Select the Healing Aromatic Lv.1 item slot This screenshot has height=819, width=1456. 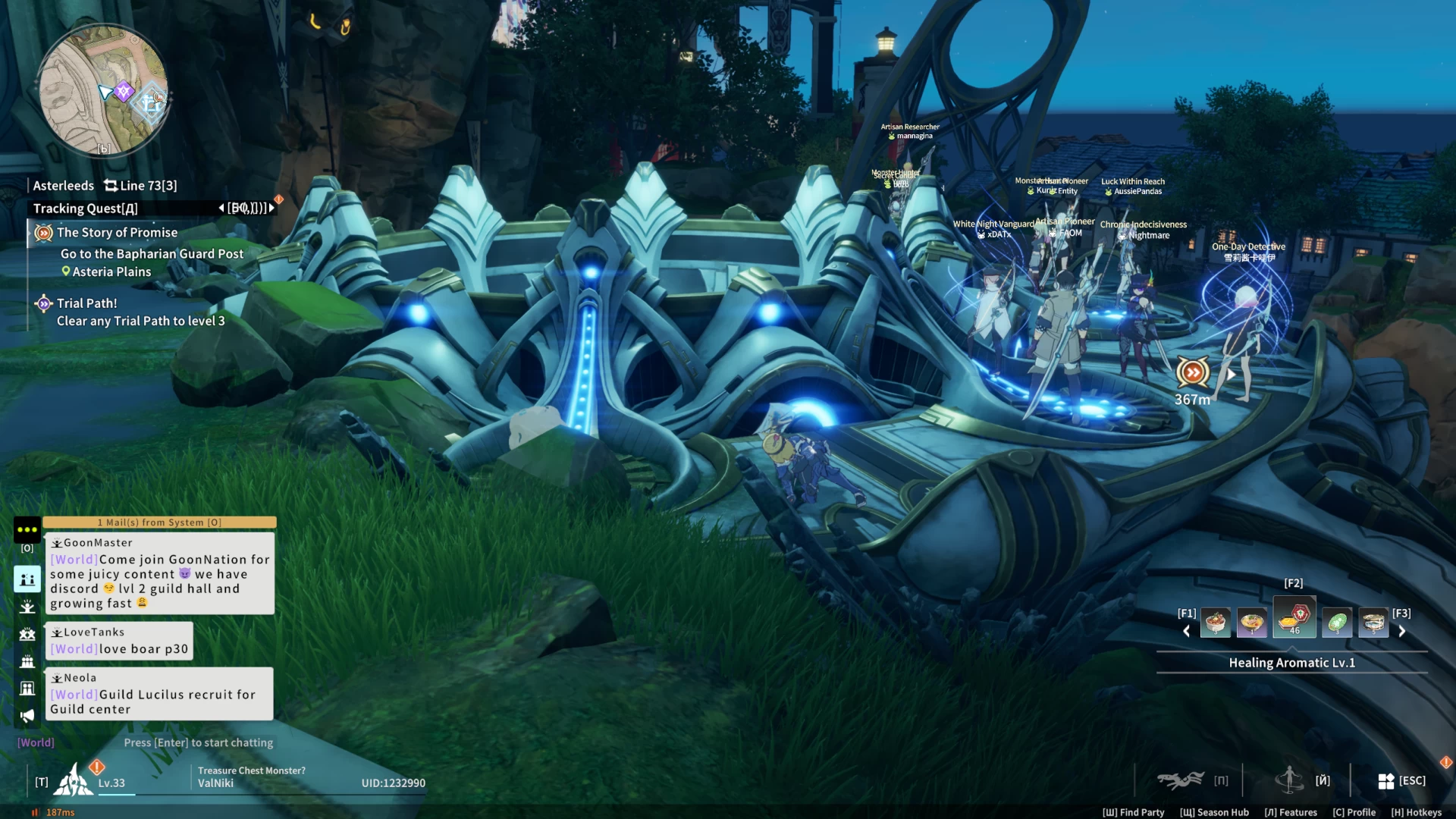pos(1294,619)
